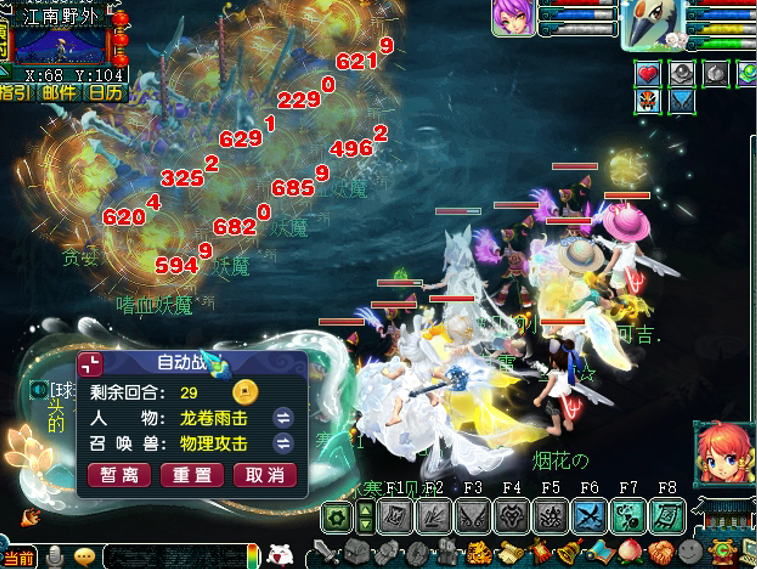Open the 日历 calendar tab
The image size is (757, 569).
[x=104, y=93]
